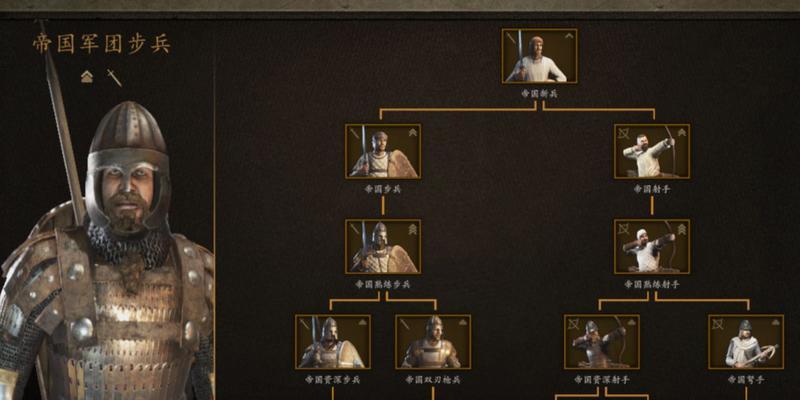Choose the 帝国弩手 crossbowman portrait
Screen dimensions: 800x400
coord(745,342)
